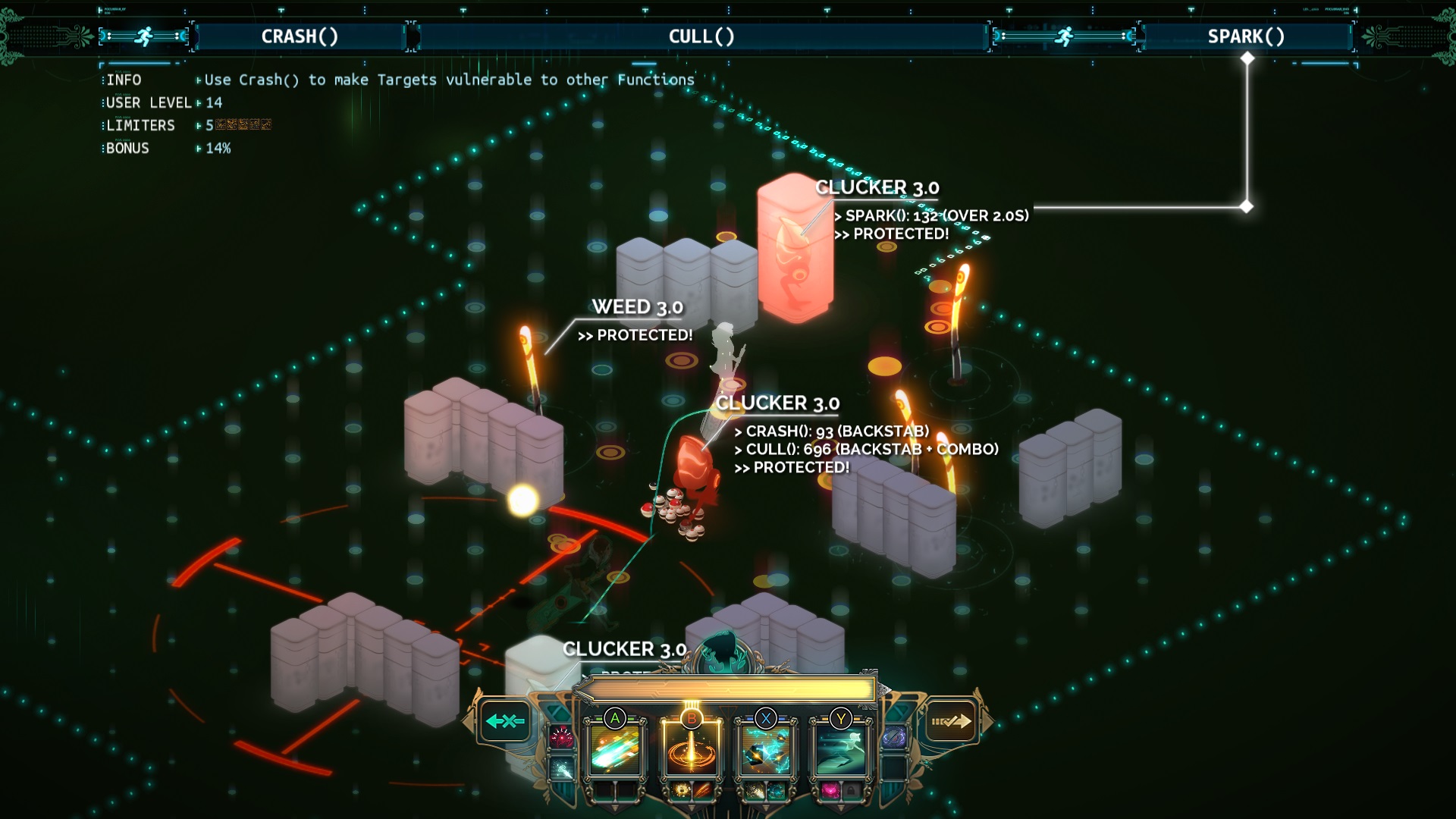Select the CULL() entry in the timeline
Viewport: 1456px width, 819px height.
pyautogui.click(x=701, y=36)
